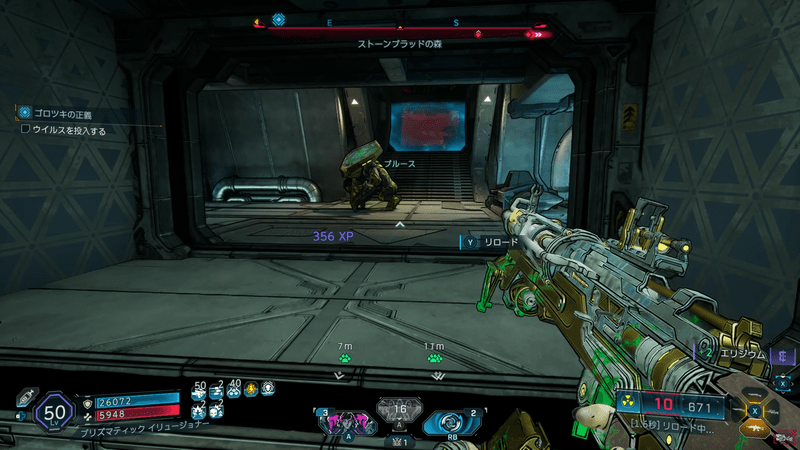
Task: Click the gold status buff icon
Action: tap(251, 388)
